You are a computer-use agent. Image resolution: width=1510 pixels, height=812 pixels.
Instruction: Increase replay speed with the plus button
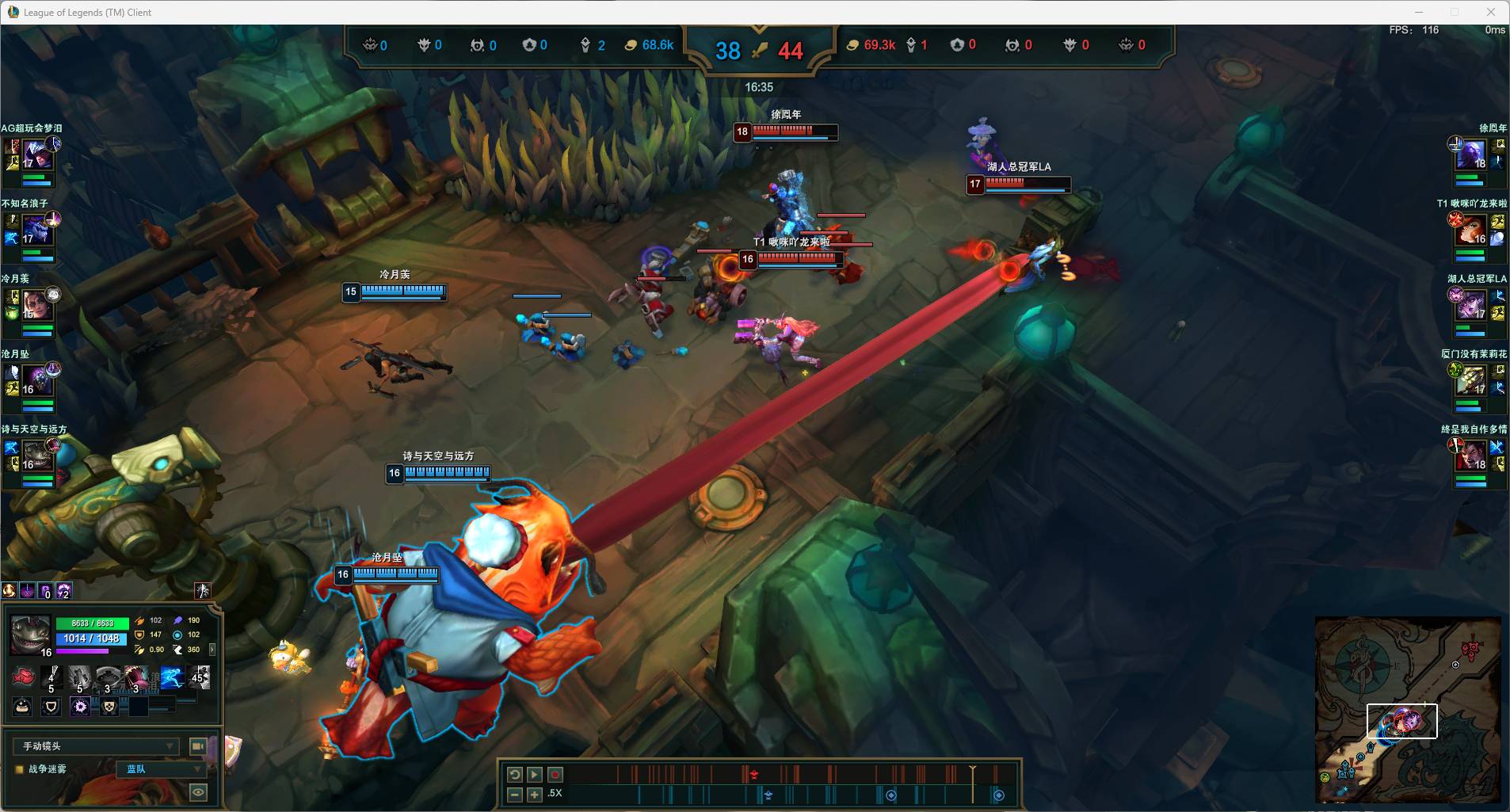(535, 794)
